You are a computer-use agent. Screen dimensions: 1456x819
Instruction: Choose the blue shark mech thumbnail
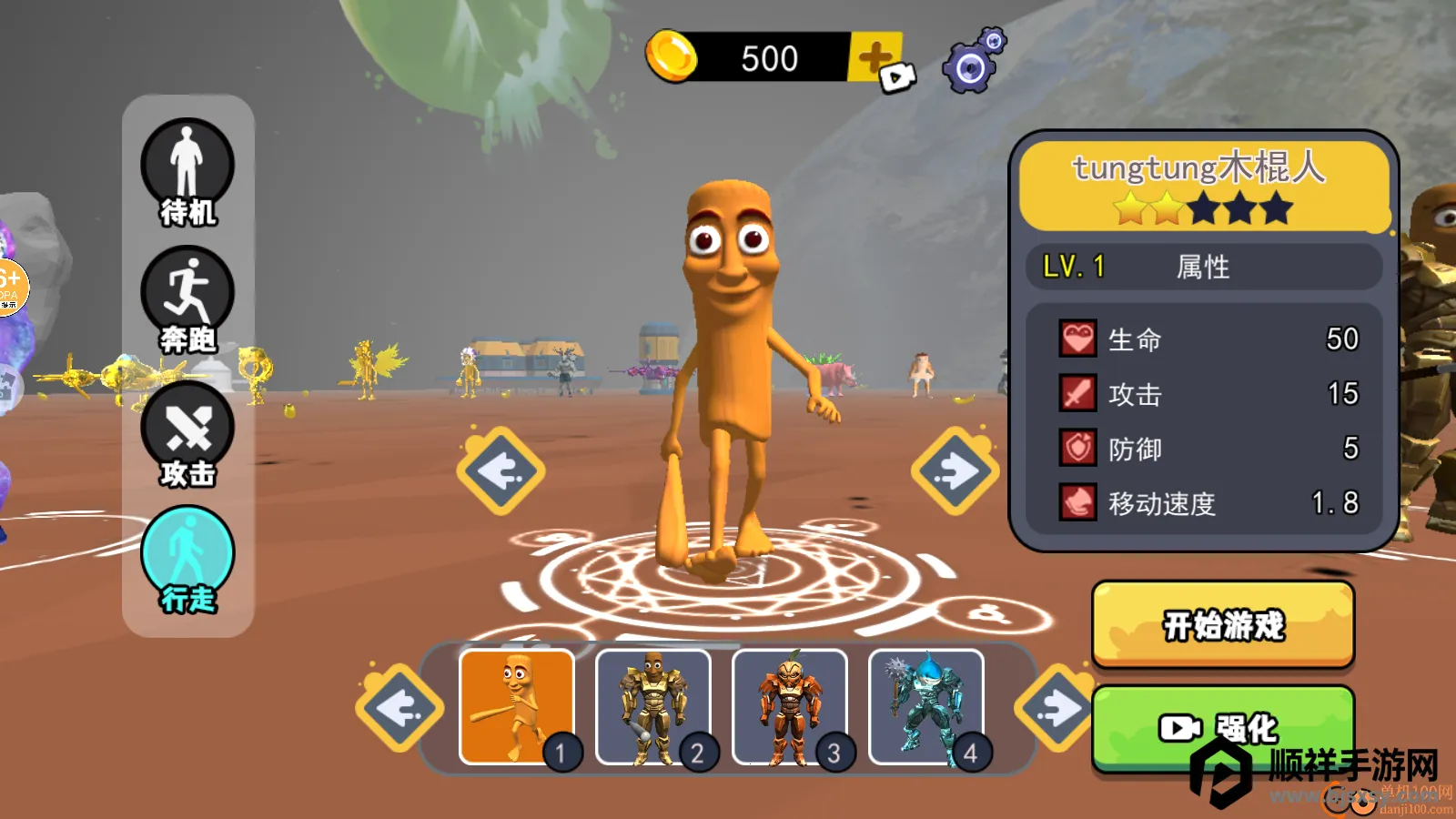coord(926,707)
